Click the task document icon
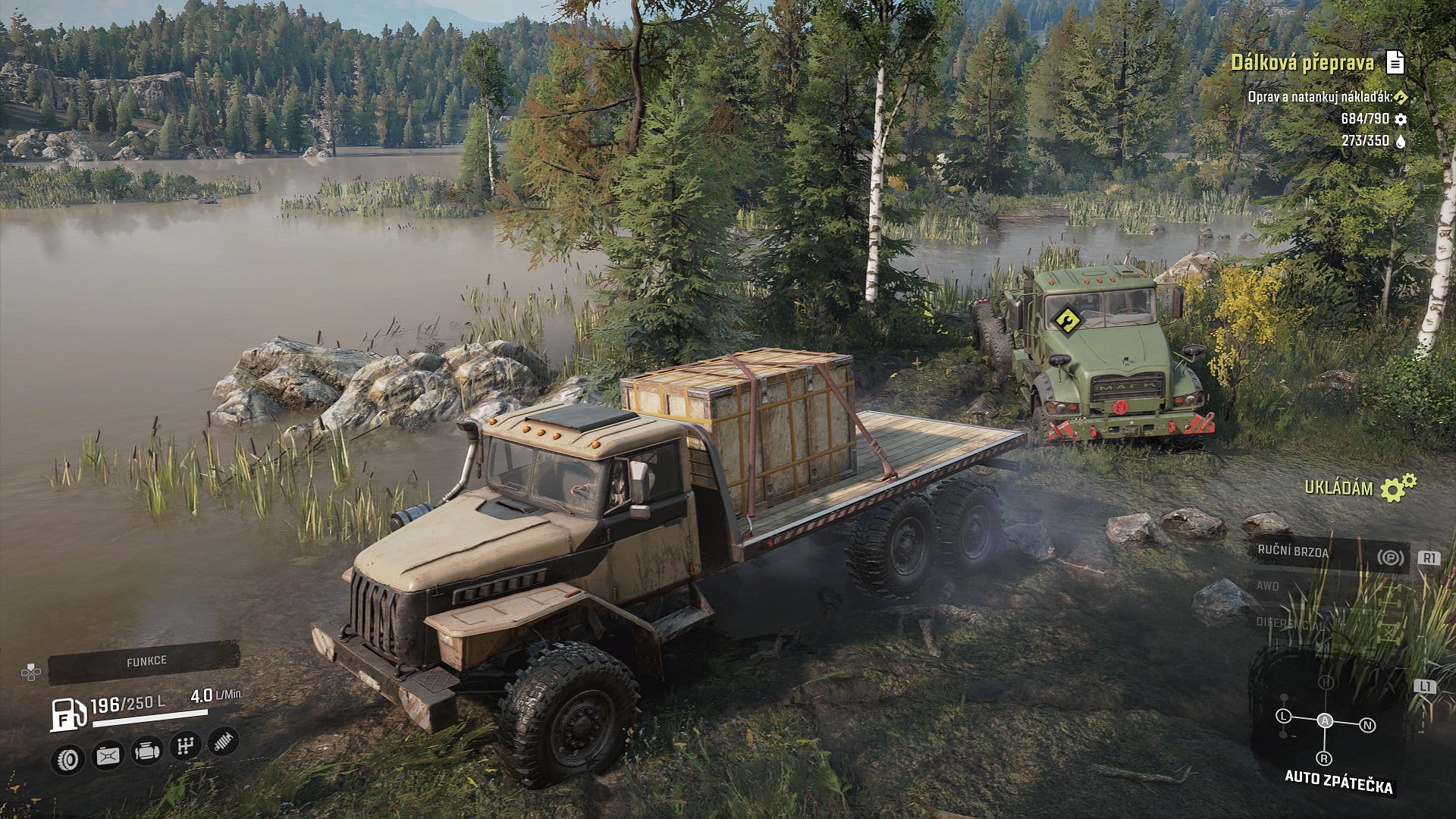The image size is (1456, 819). (1395, 63)
